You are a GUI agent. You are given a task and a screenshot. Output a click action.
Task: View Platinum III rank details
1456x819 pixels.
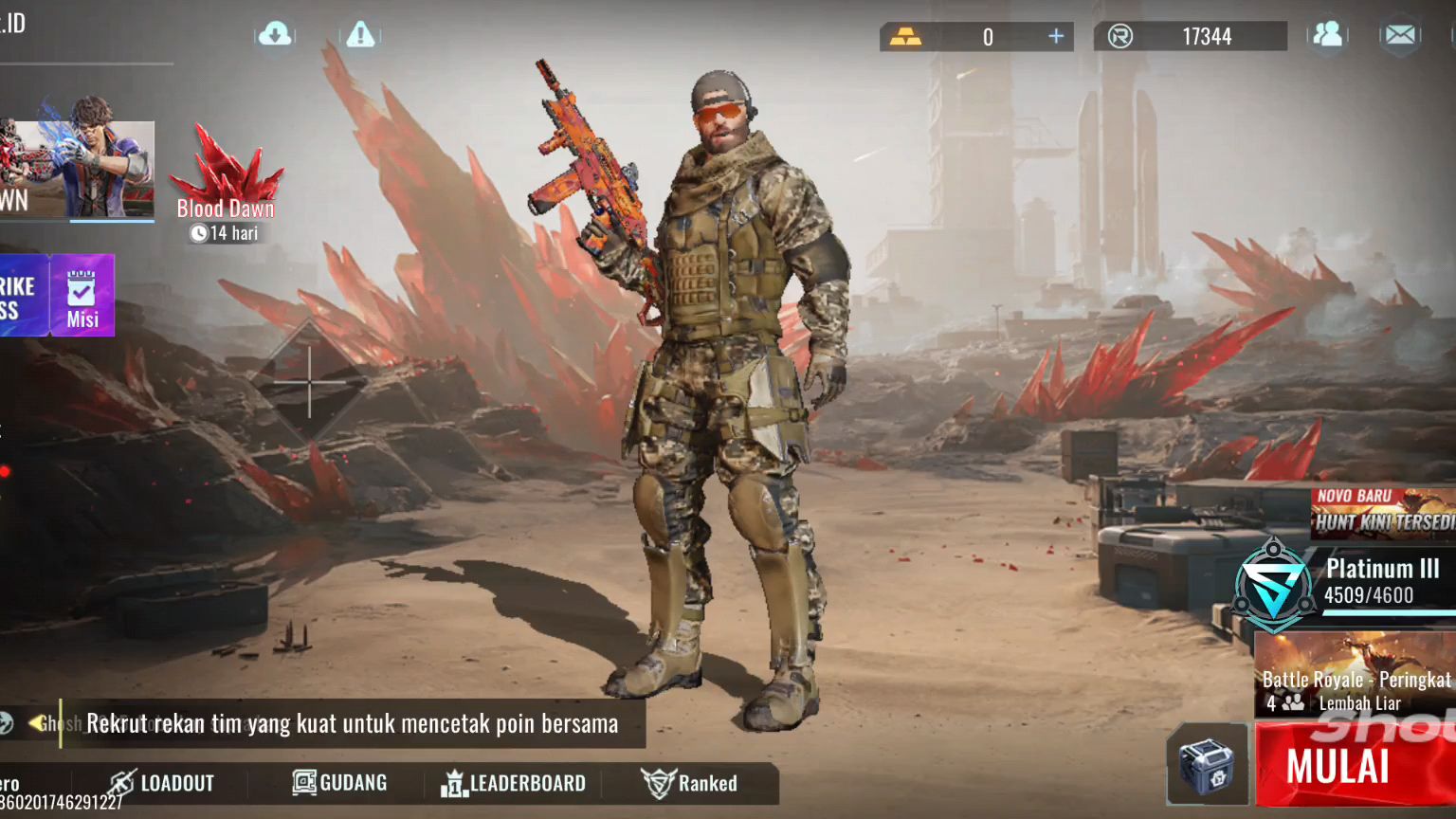pyautogui.click(x=1346, y=581)
